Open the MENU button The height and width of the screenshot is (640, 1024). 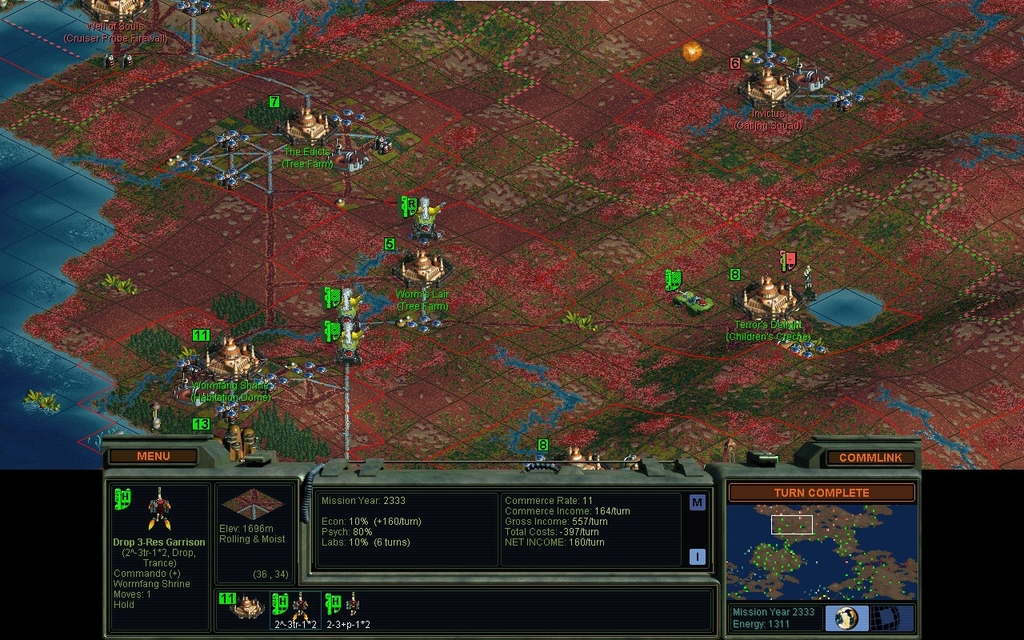click(153, 456)
